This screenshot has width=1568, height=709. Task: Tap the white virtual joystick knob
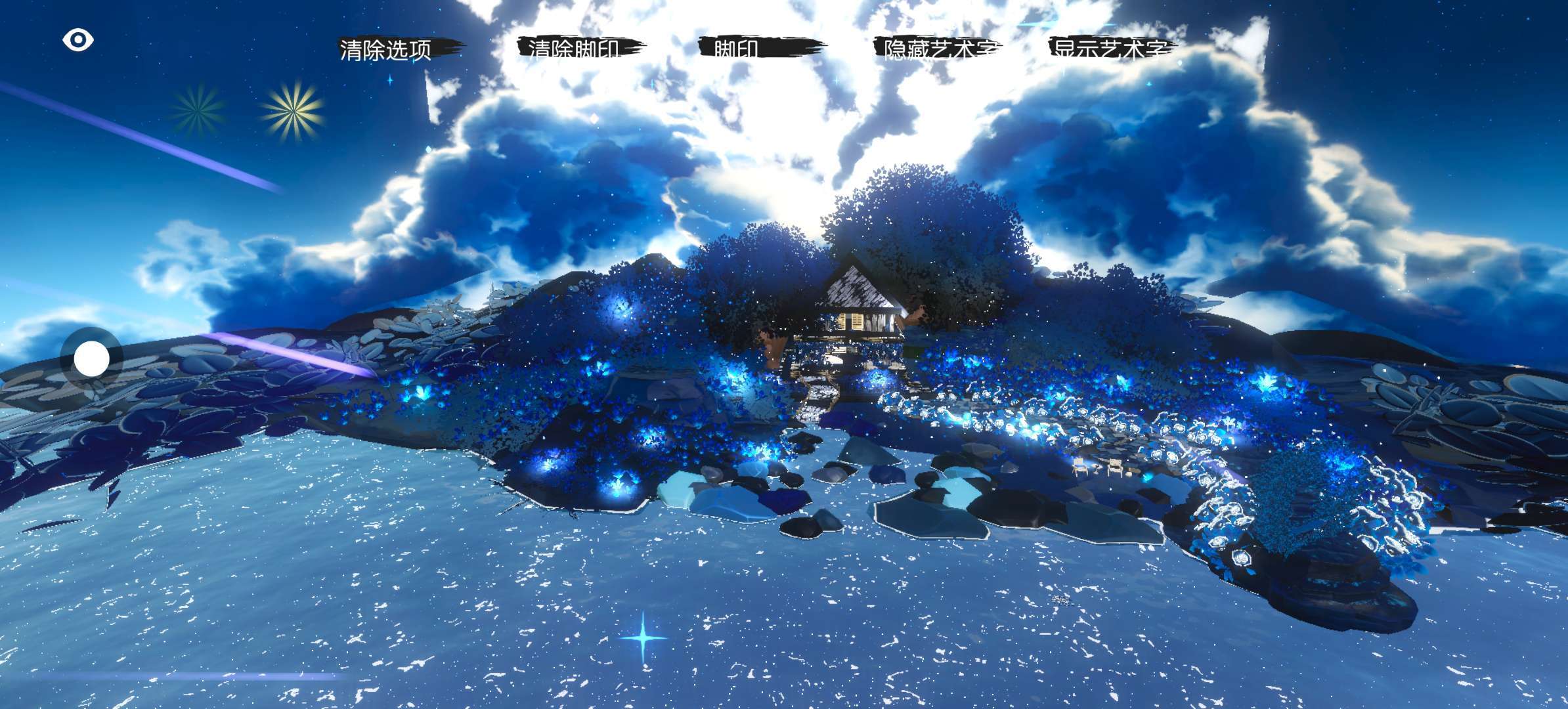pos(91,359)
